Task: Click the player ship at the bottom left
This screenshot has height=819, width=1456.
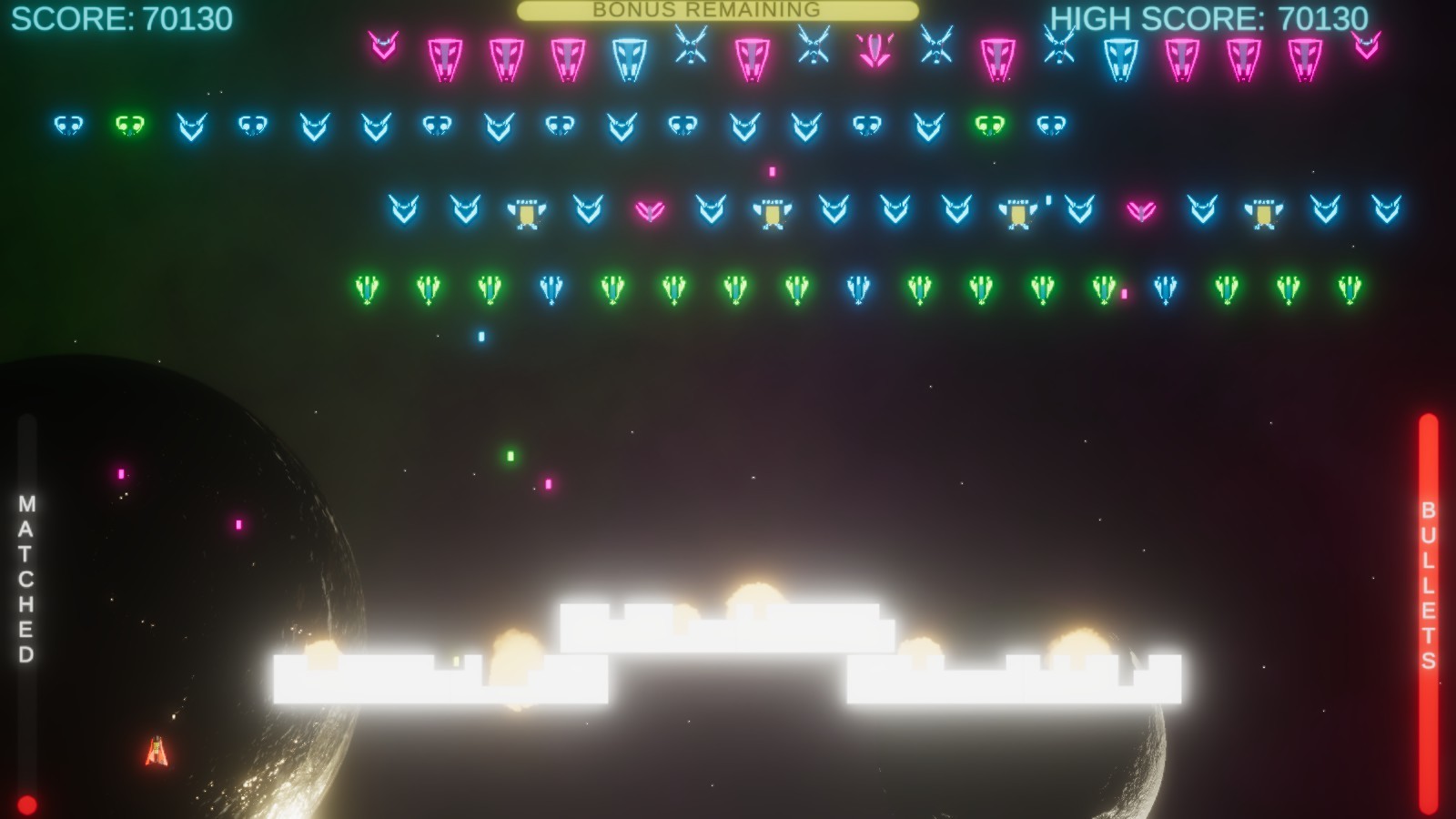Action: [157, 750]
